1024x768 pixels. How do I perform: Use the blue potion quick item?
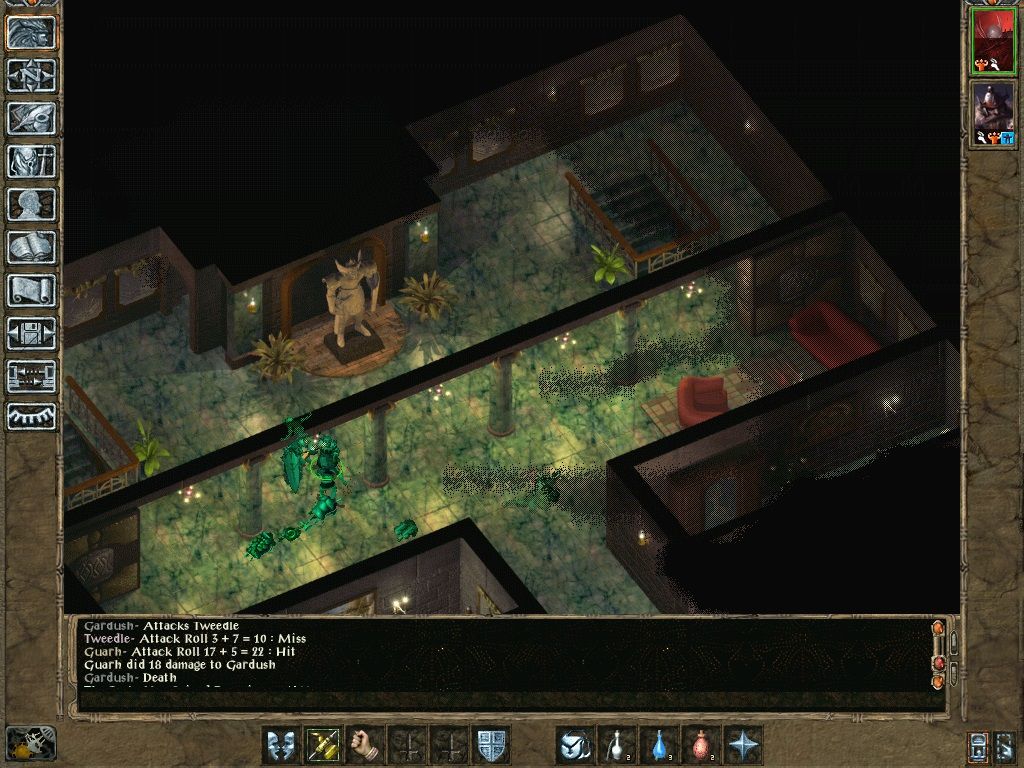click(659, 745)
